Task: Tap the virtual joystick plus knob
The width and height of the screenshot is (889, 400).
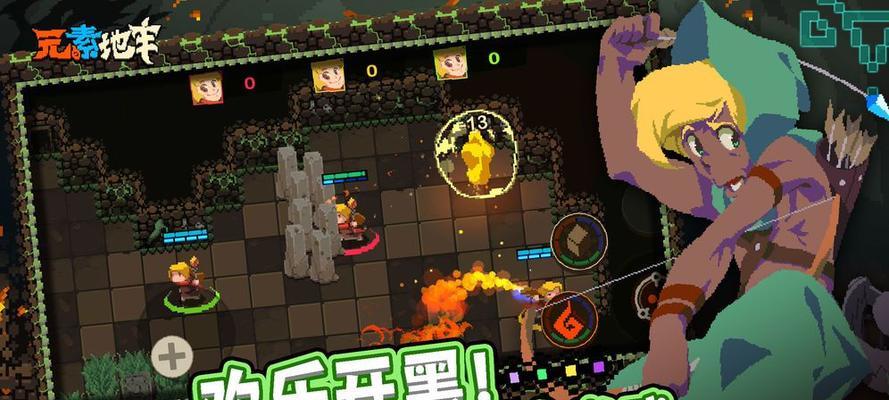Action: (x=172, y=355)
